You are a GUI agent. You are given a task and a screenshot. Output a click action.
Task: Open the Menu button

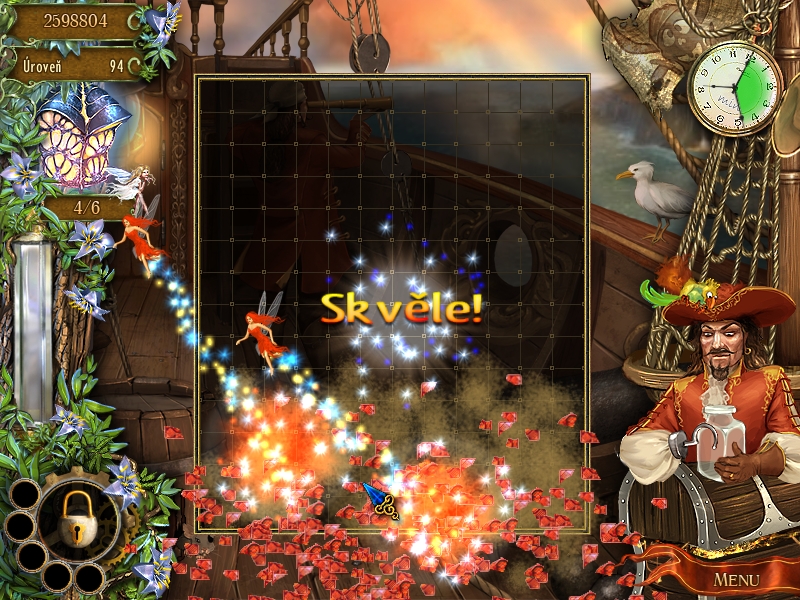tap(736, 579)
